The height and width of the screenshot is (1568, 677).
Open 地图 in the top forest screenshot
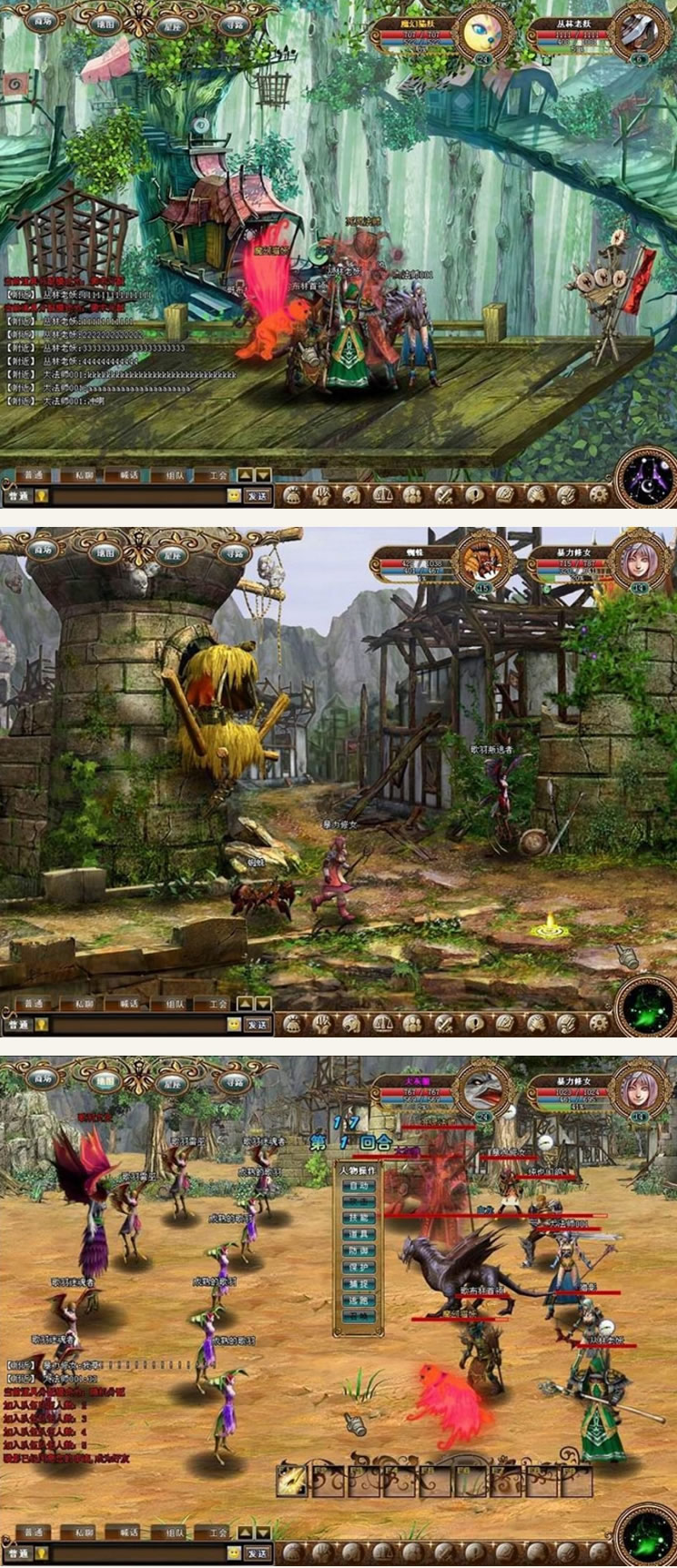(x=106, y=24)
